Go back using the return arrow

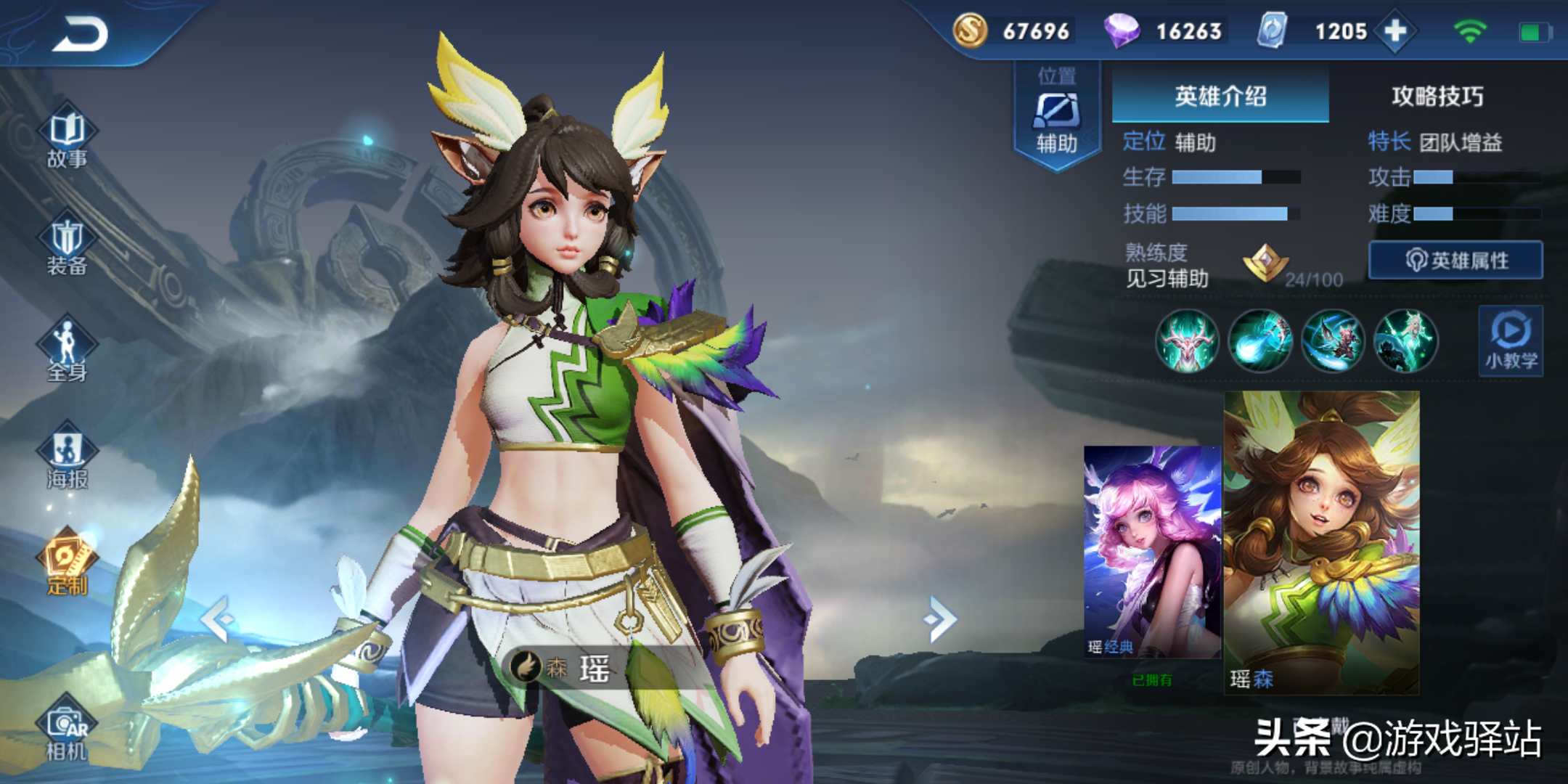[81, 34]
